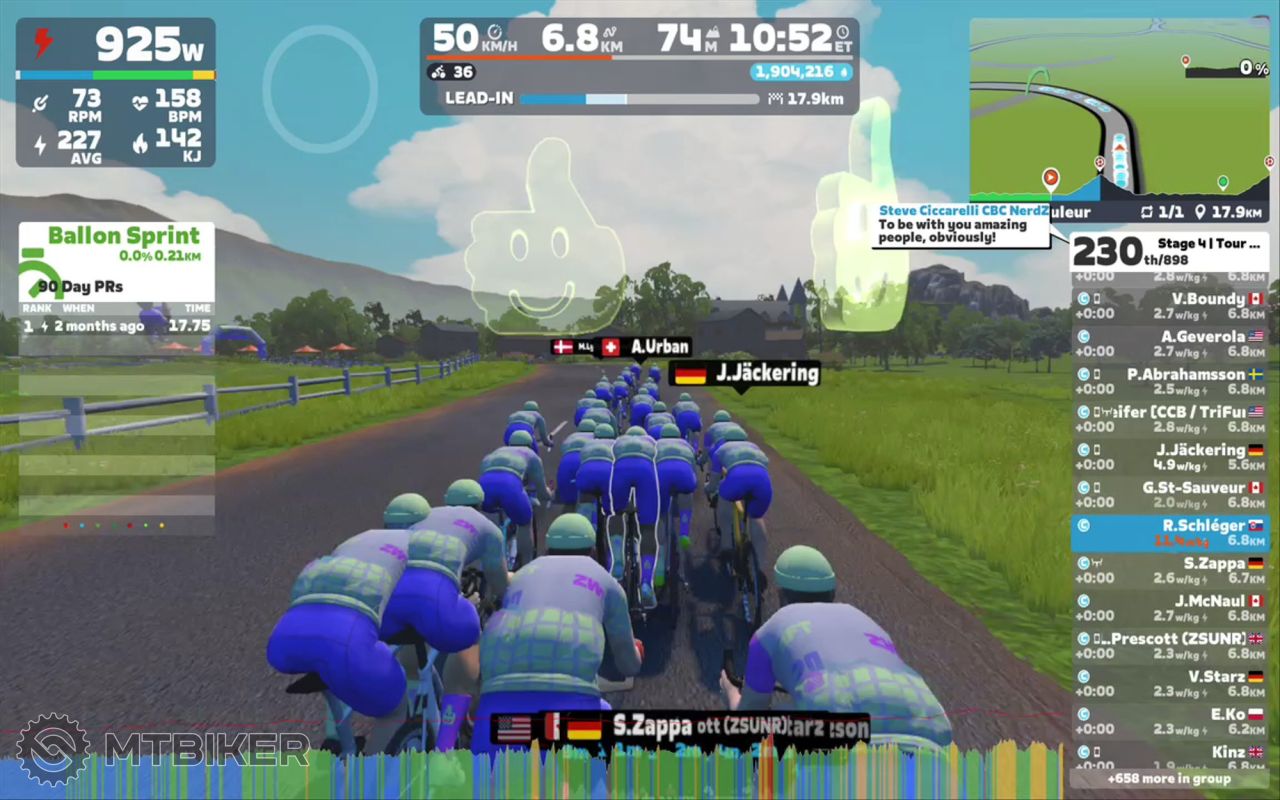The width and height of the screenshot is (1280, 800).
Task: Click the empty power-up ring
Action: [x=320, y=89]
